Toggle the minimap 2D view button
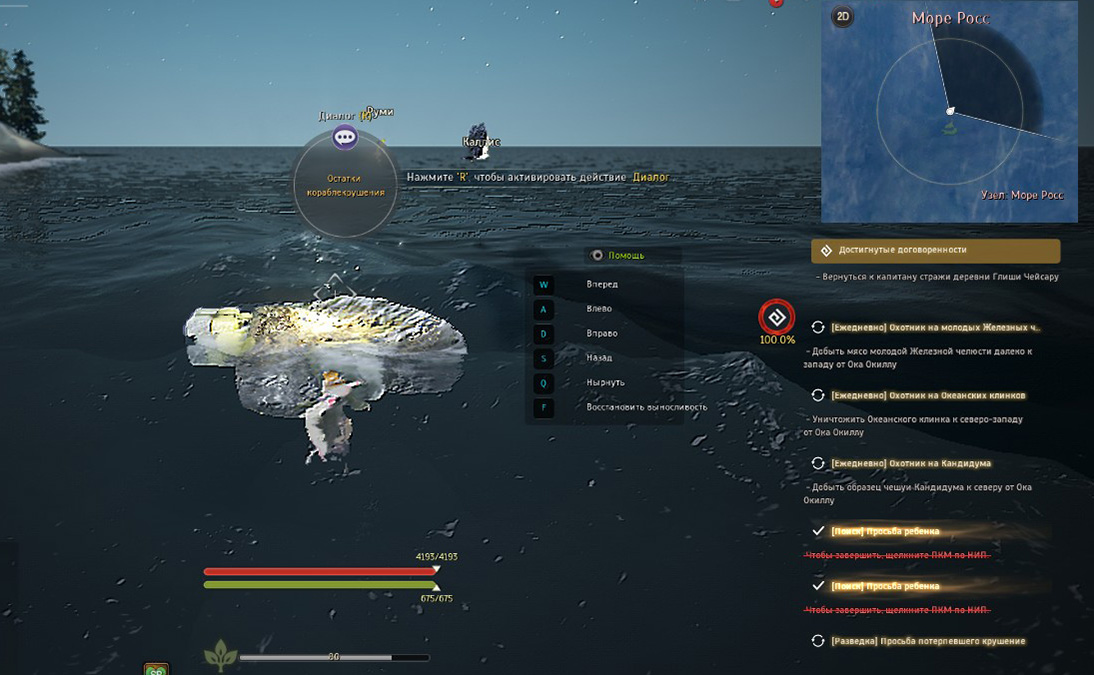Image resolution: width=1094 pixels, height=675 pixels. tap(843, 16)
